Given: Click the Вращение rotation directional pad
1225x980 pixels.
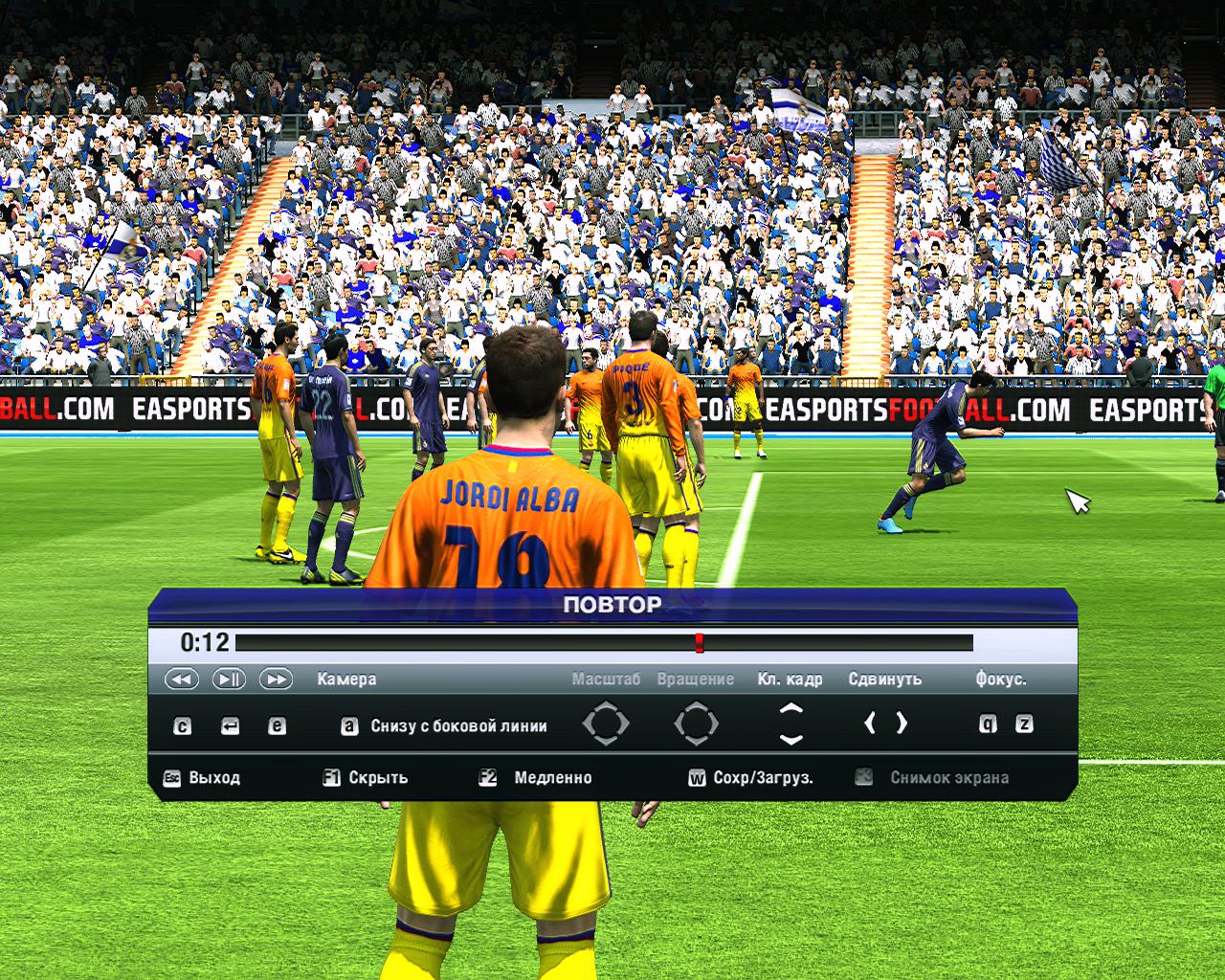Looking at the screenshot, I should (699, 721).
